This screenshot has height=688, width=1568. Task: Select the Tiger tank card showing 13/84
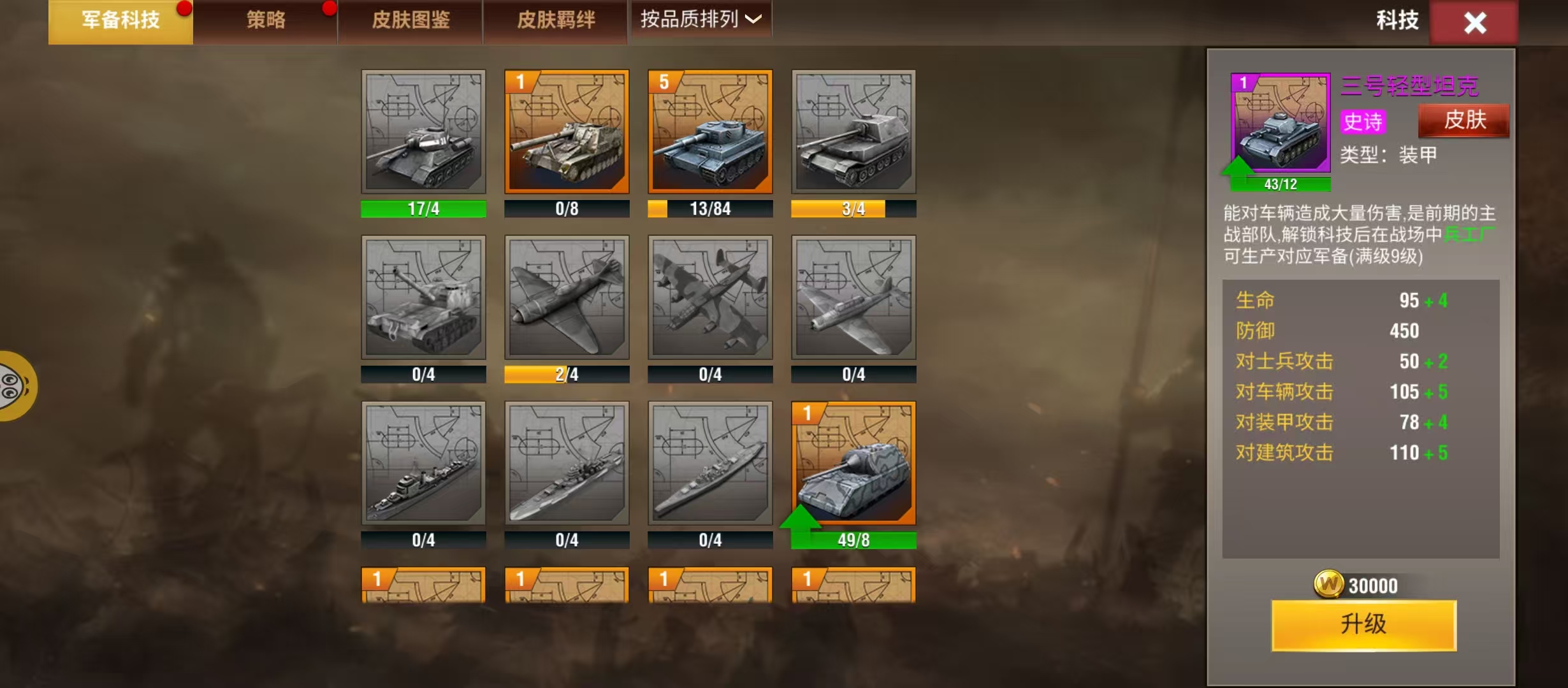point(710,132)
